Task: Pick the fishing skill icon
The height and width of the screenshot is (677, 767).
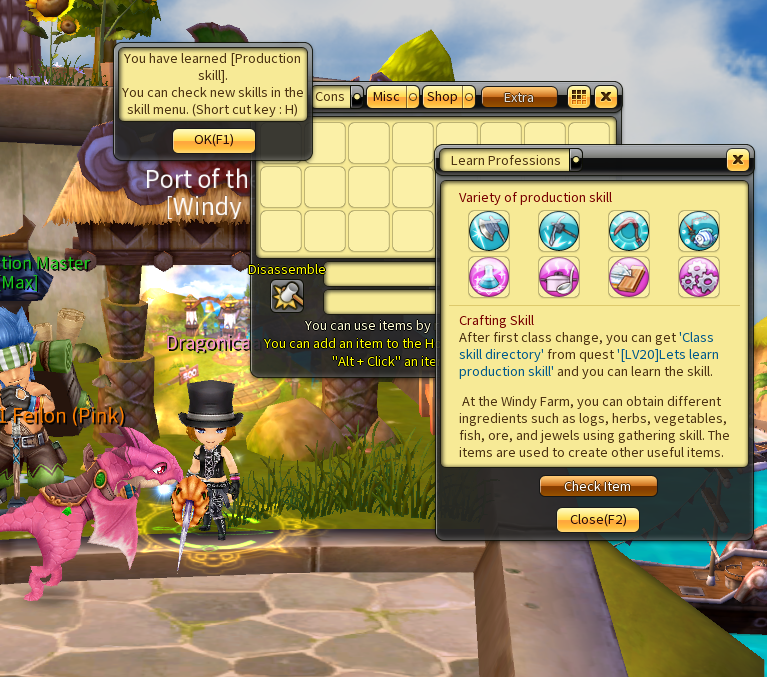Action: 698,231
